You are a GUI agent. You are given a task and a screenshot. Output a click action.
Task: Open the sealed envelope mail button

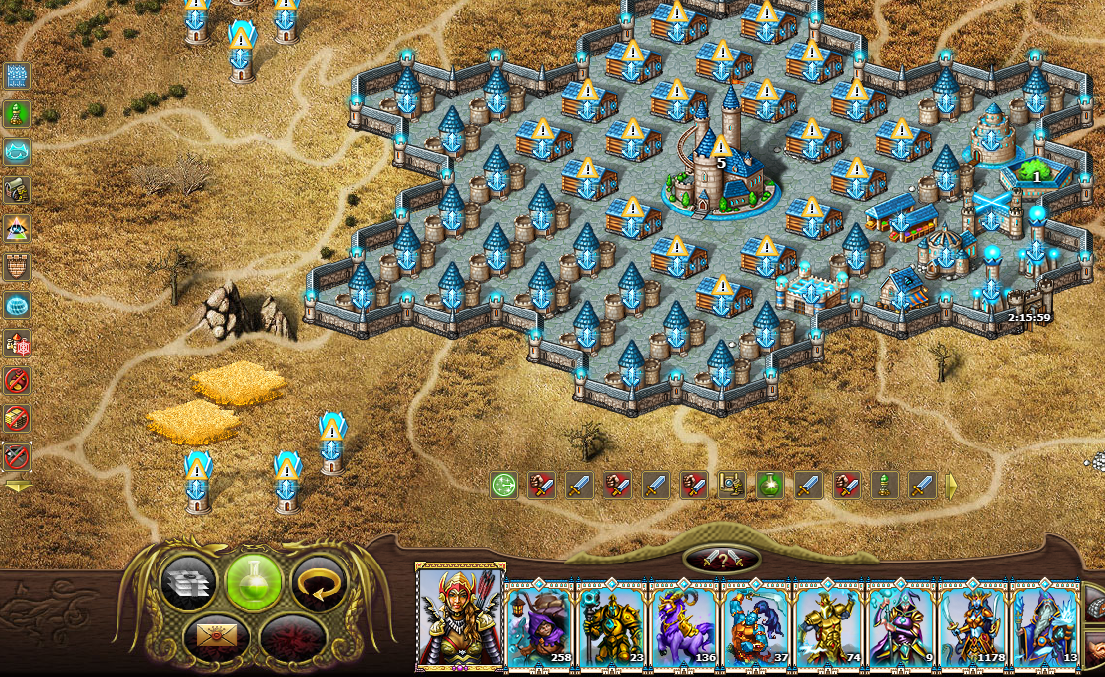(x=212, y=634)
